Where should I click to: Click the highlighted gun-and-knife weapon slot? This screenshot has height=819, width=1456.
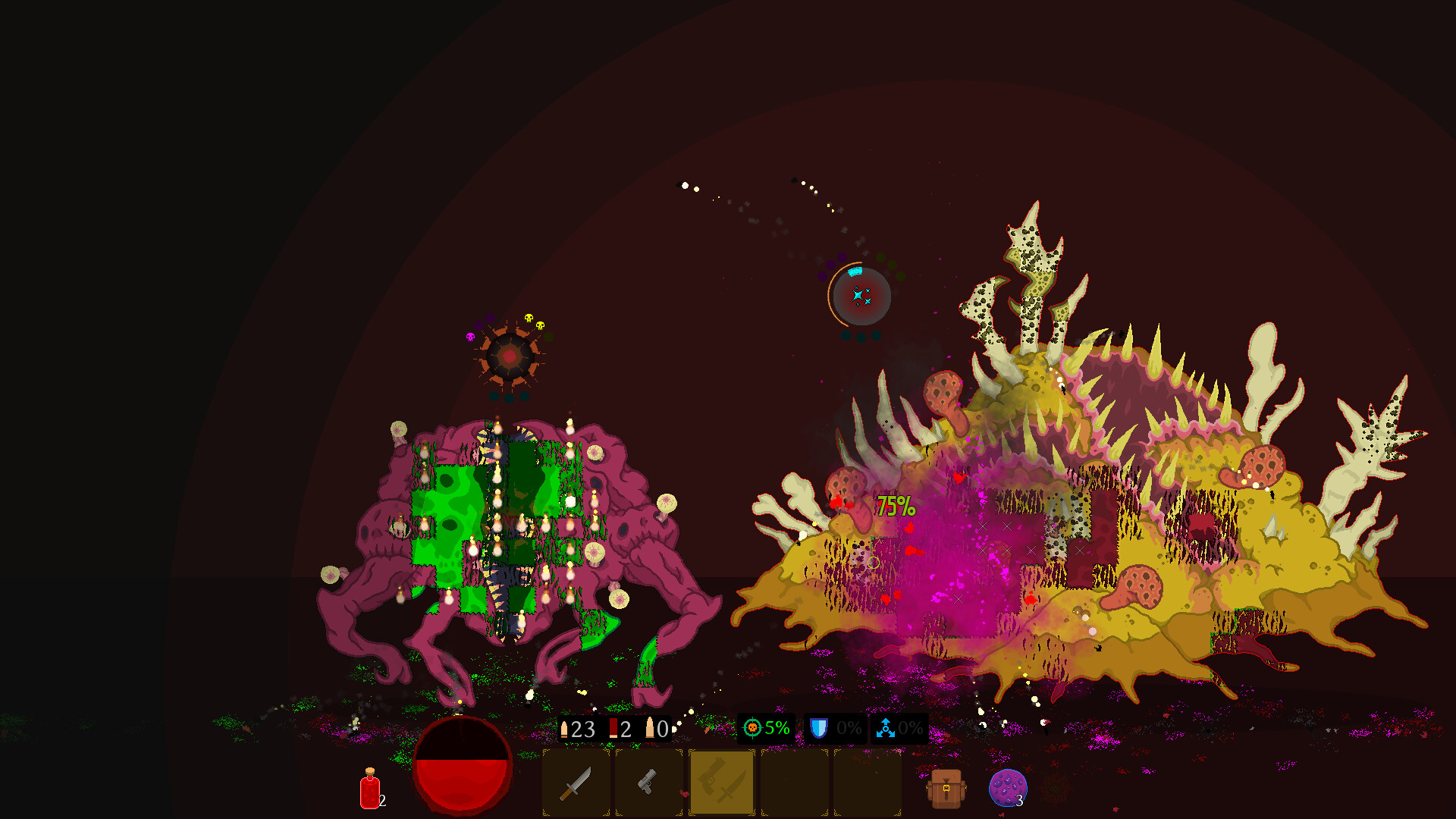[721, 781]
